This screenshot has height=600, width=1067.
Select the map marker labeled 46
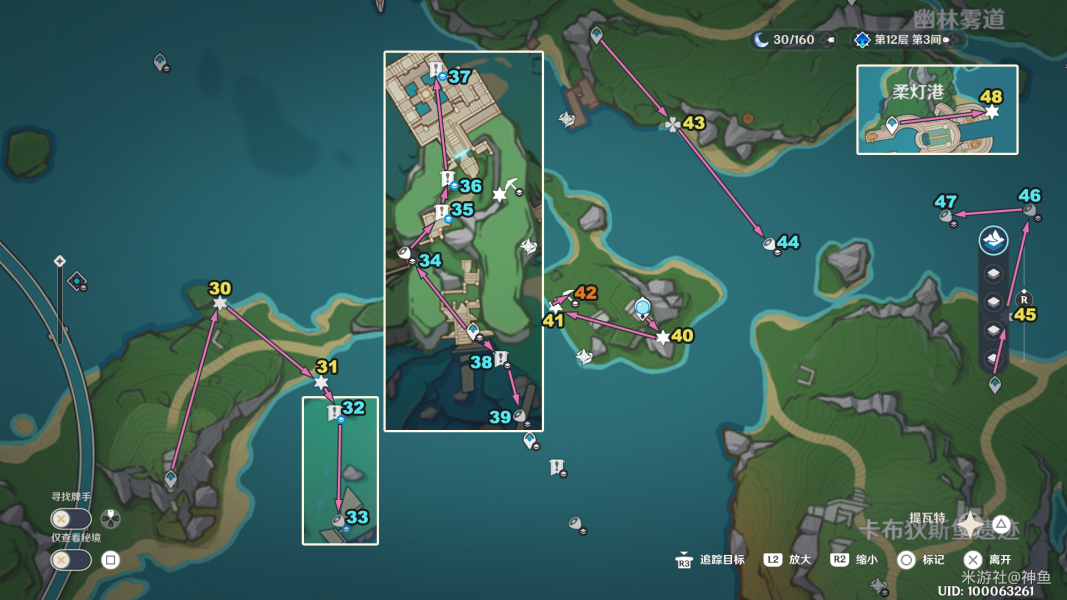[1029, 210]
